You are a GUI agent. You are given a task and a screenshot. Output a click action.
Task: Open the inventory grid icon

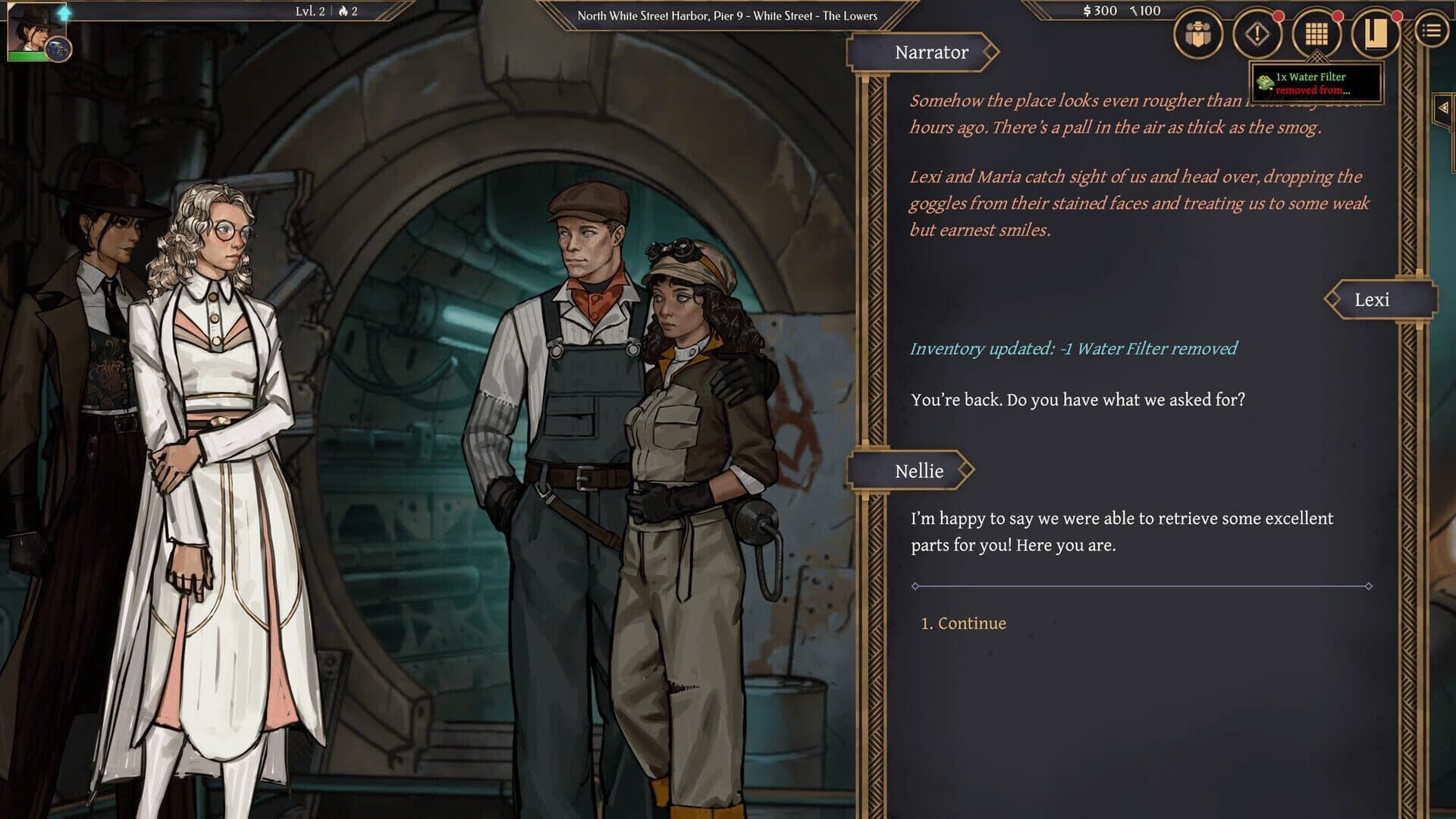pyautogui.click(x=1316, y=34)
